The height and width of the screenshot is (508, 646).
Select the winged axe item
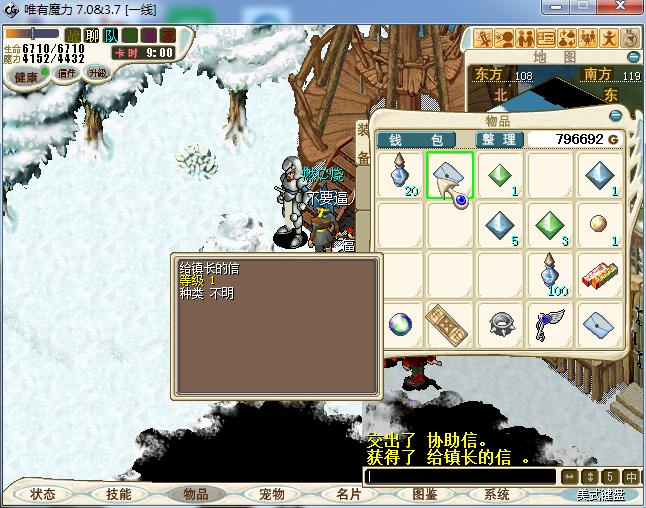549,323
